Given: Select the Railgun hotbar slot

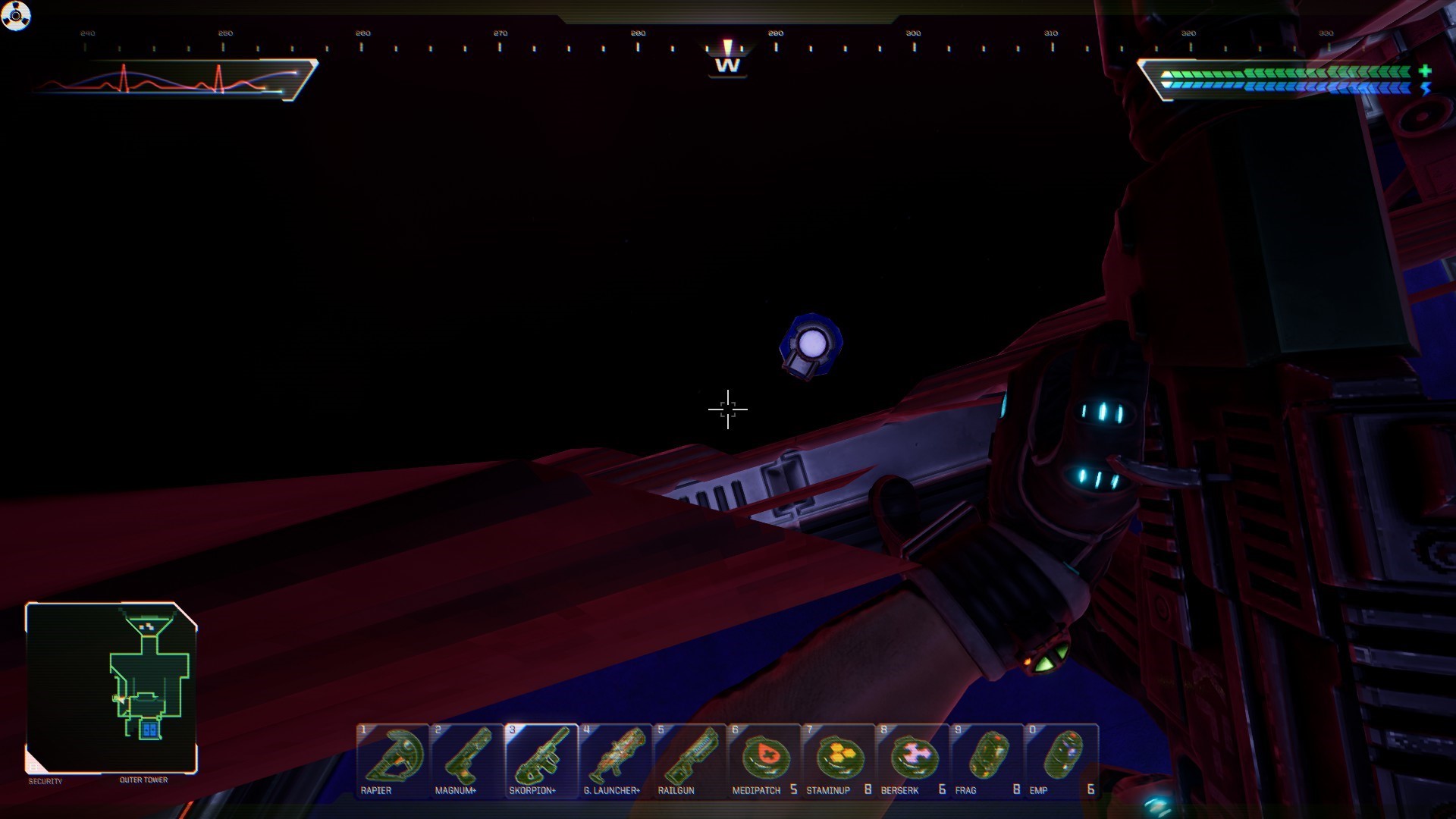Looking at the screenshot, I should point(690,760).
